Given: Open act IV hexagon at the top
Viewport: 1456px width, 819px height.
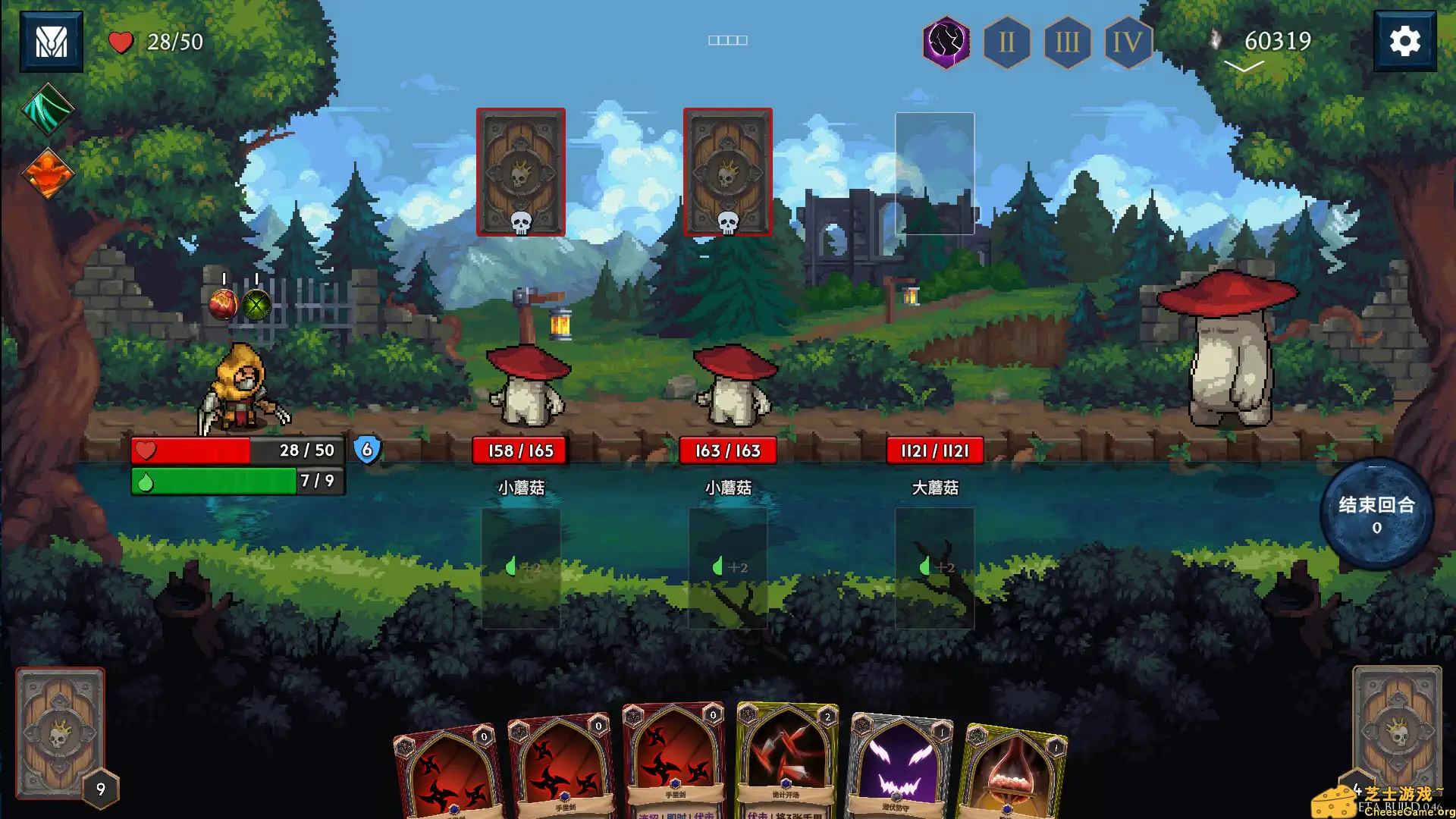Looking at the screenshot, I should (x=1126, y=42).
